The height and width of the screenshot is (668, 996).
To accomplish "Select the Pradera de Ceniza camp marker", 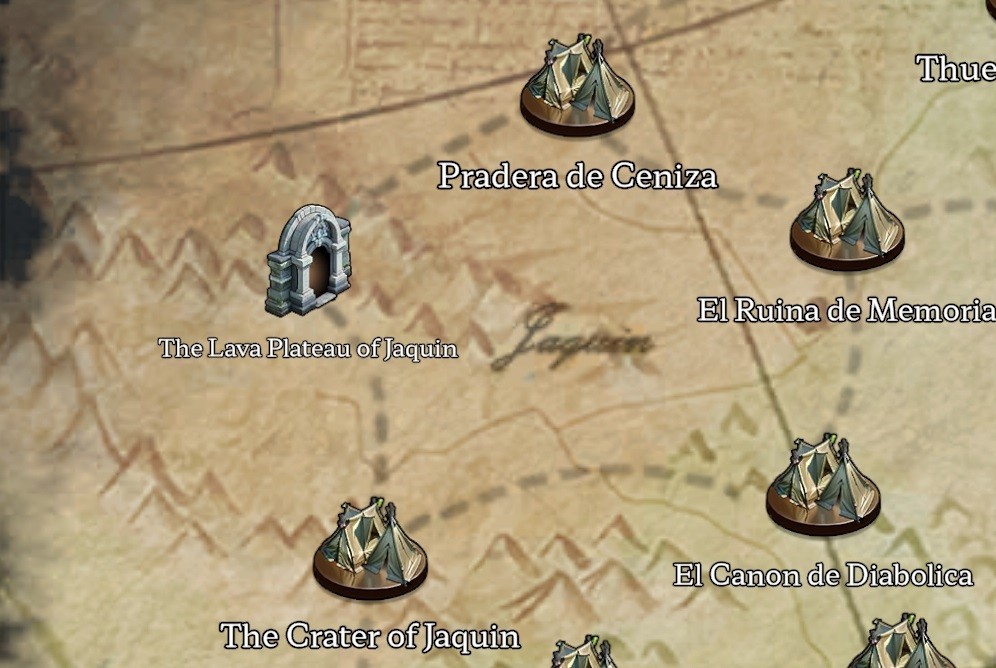I will (x=577, y=87).
